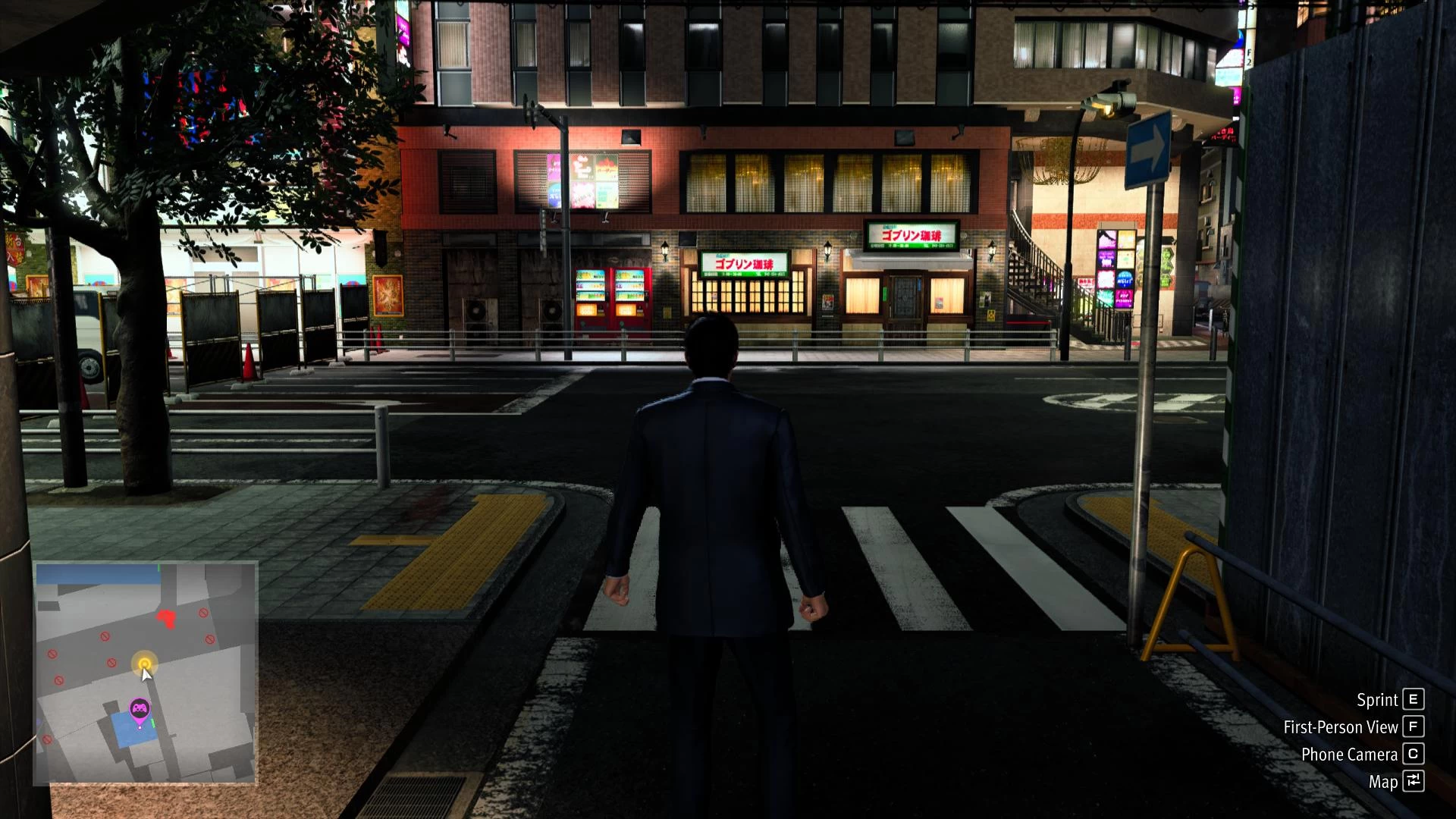Viewport: 1456px width, 819px height.
Task: Select the red enemy blob on minimap
Action: tap(167, 618)
